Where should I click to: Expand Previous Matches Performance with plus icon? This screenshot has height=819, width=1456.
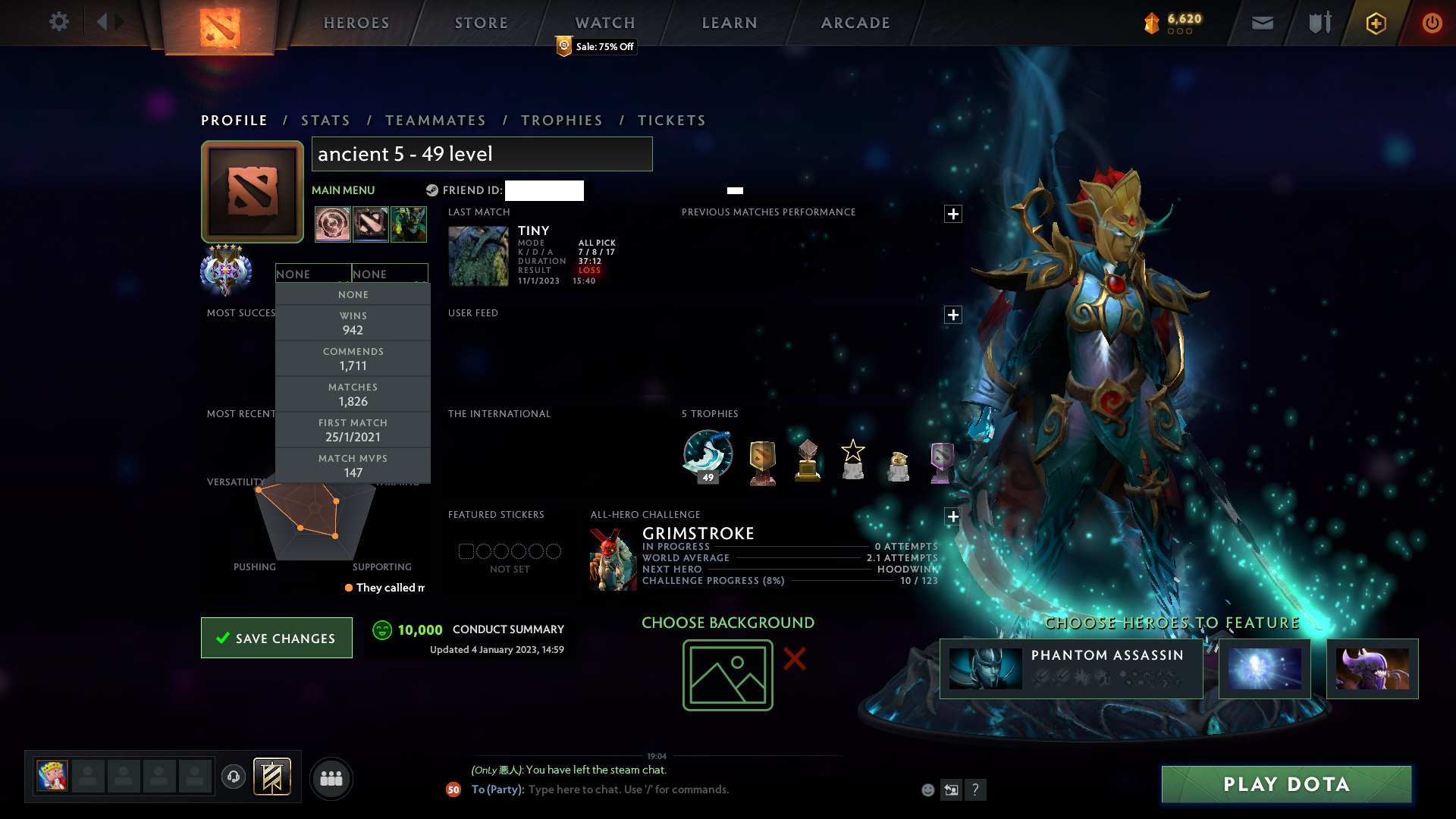coord(953,214)
